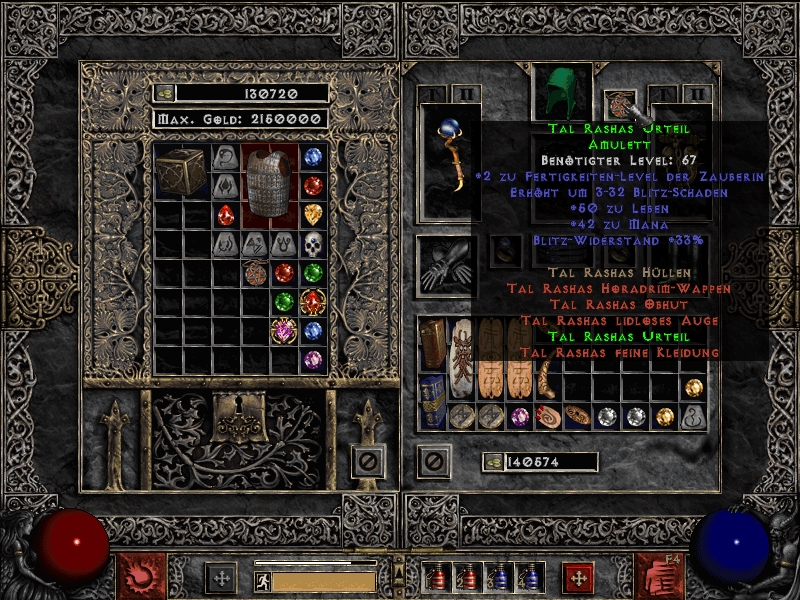Pick up the skull in the stash
Viewport: 800px width, 600px height.
(313, 243)
